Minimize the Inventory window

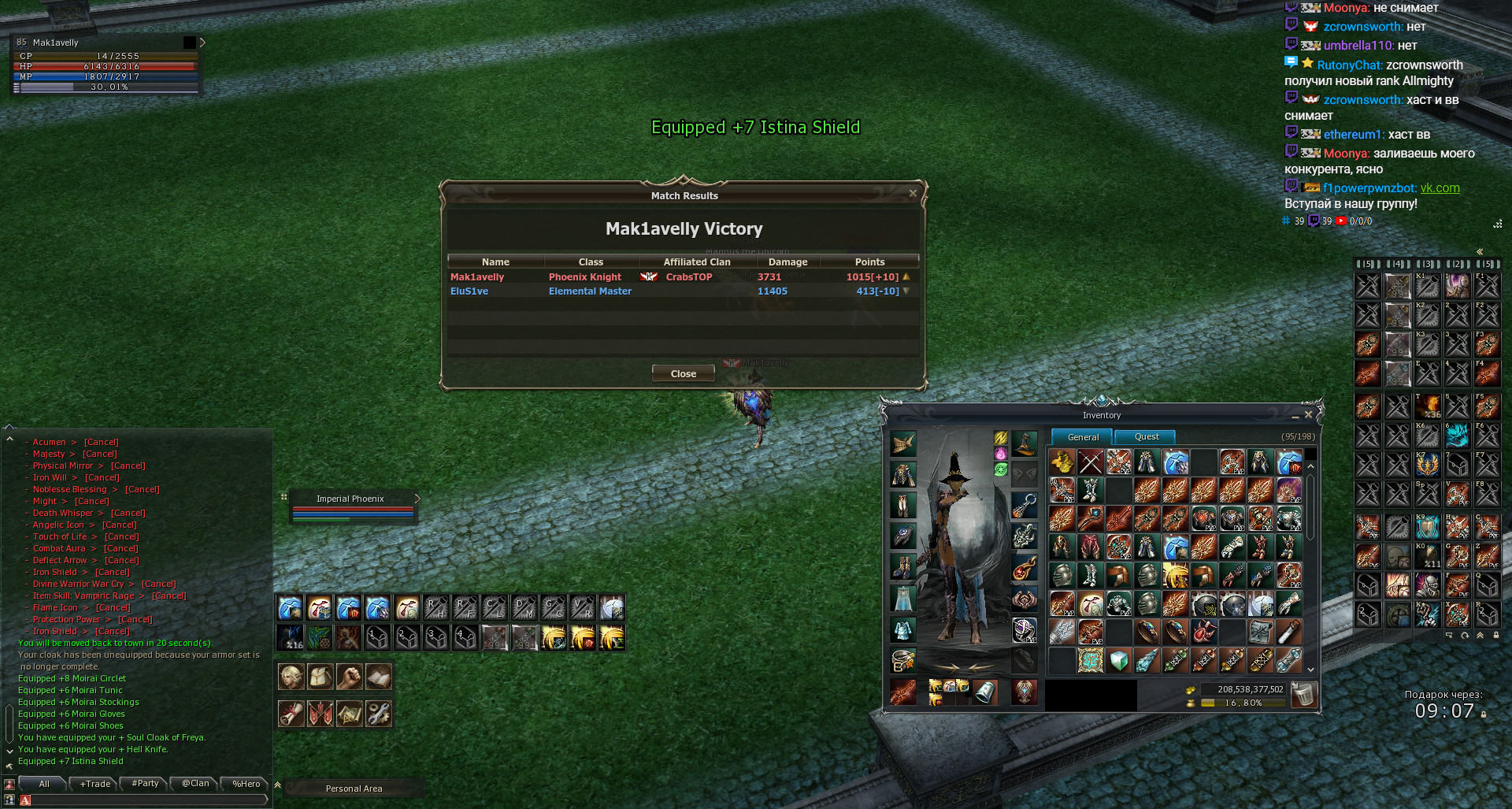(1295, 415)
